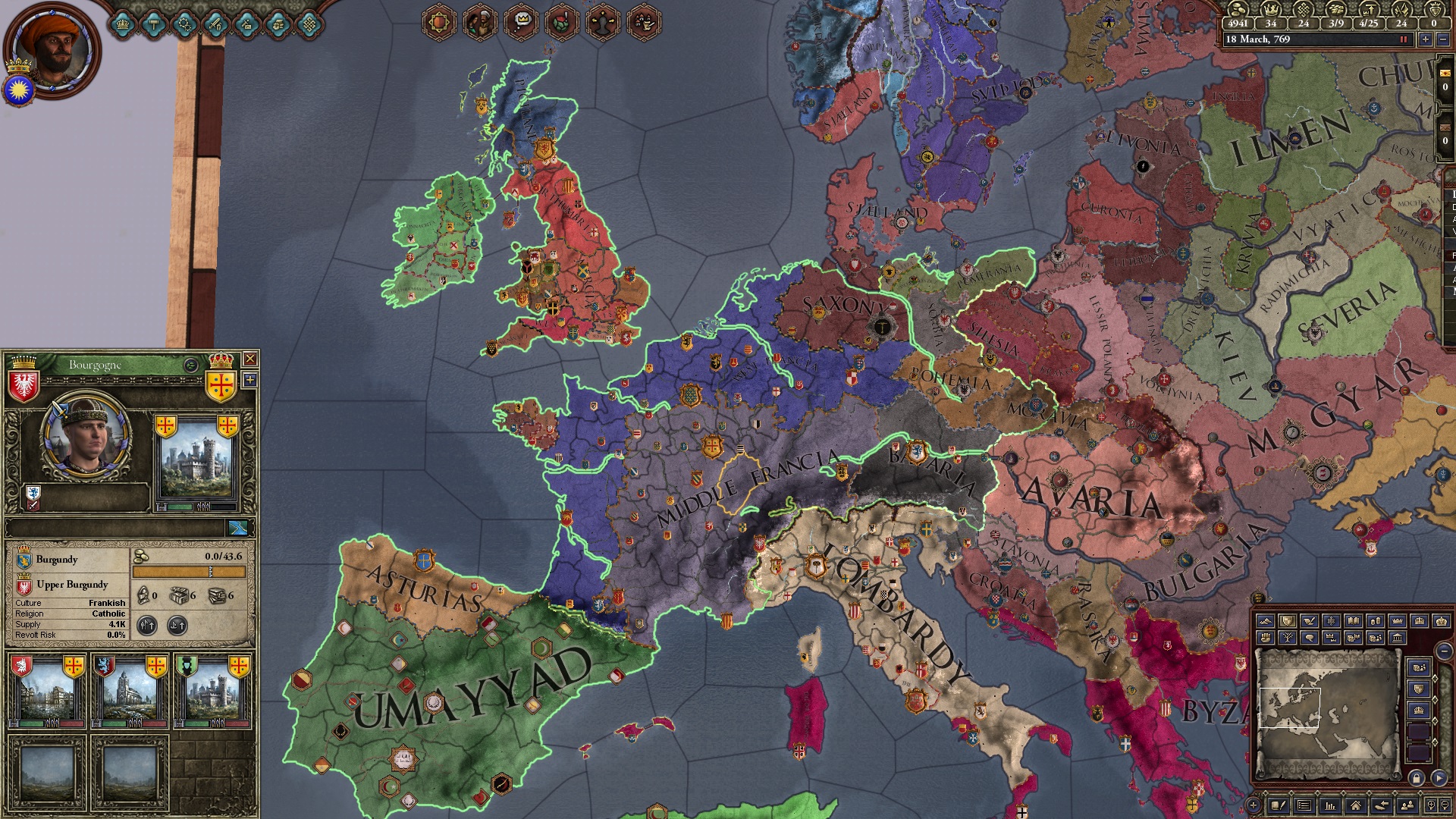Click the garrison progress bar showing 0.0/43.6
This screenshot has width=1456, height=819.
[x=191, y=570]
